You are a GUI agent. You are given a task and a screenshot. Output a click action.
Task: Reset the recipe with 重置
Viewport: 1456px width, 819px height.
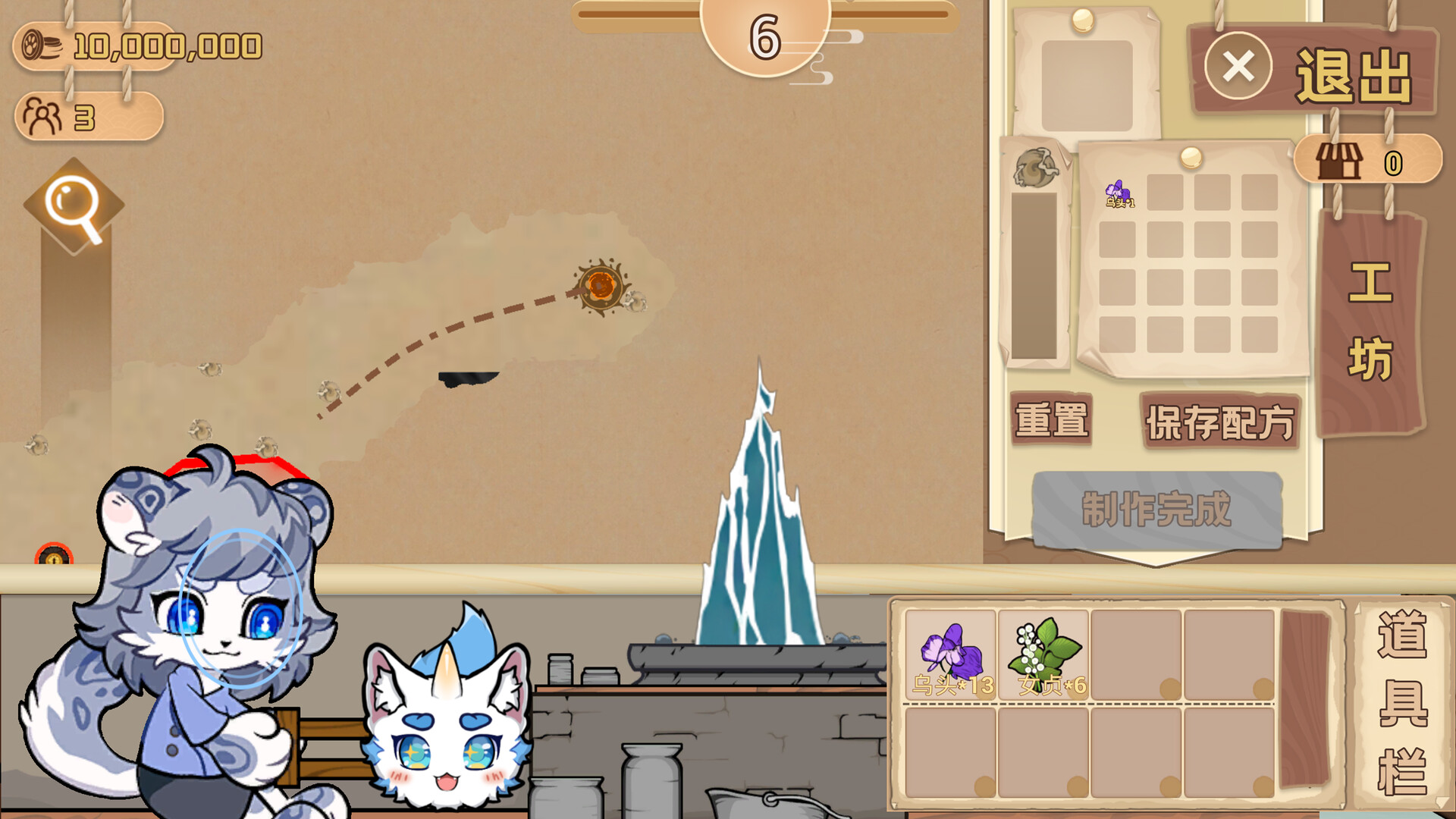tap(1052, 419)
